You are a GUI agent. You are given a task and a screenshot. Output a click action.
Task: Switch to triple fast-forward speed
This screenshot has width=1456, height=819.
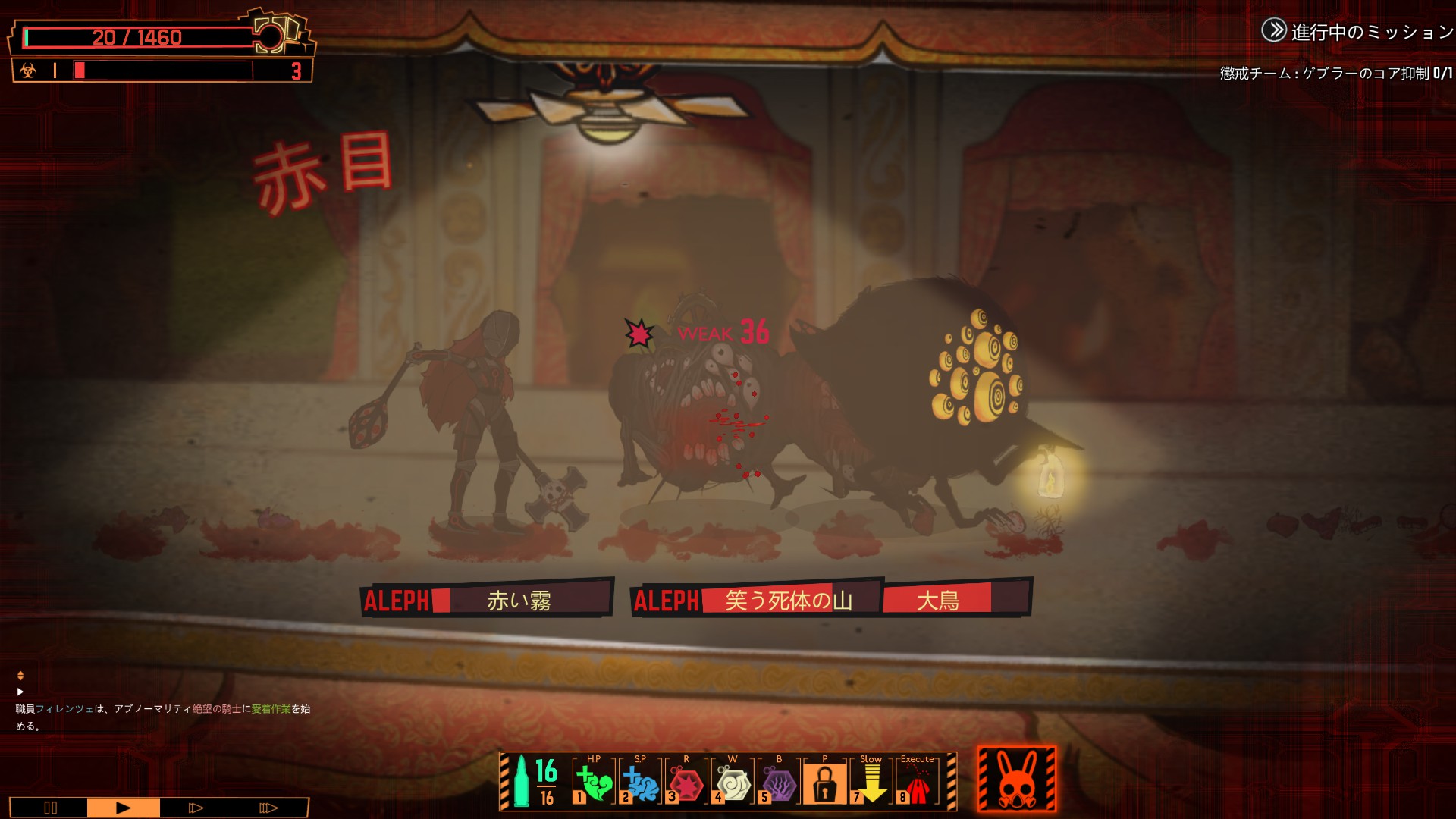268,808
